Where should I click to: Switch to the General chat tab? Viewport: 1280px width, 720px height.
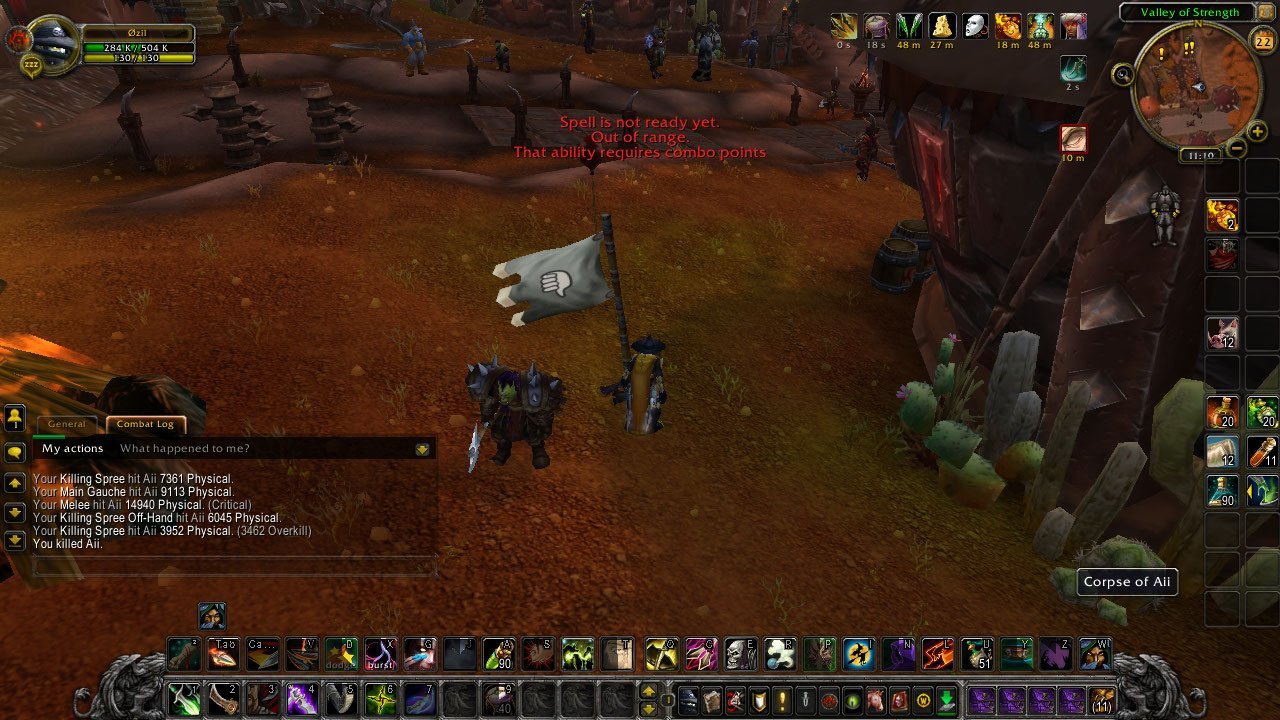coord(67,424)
